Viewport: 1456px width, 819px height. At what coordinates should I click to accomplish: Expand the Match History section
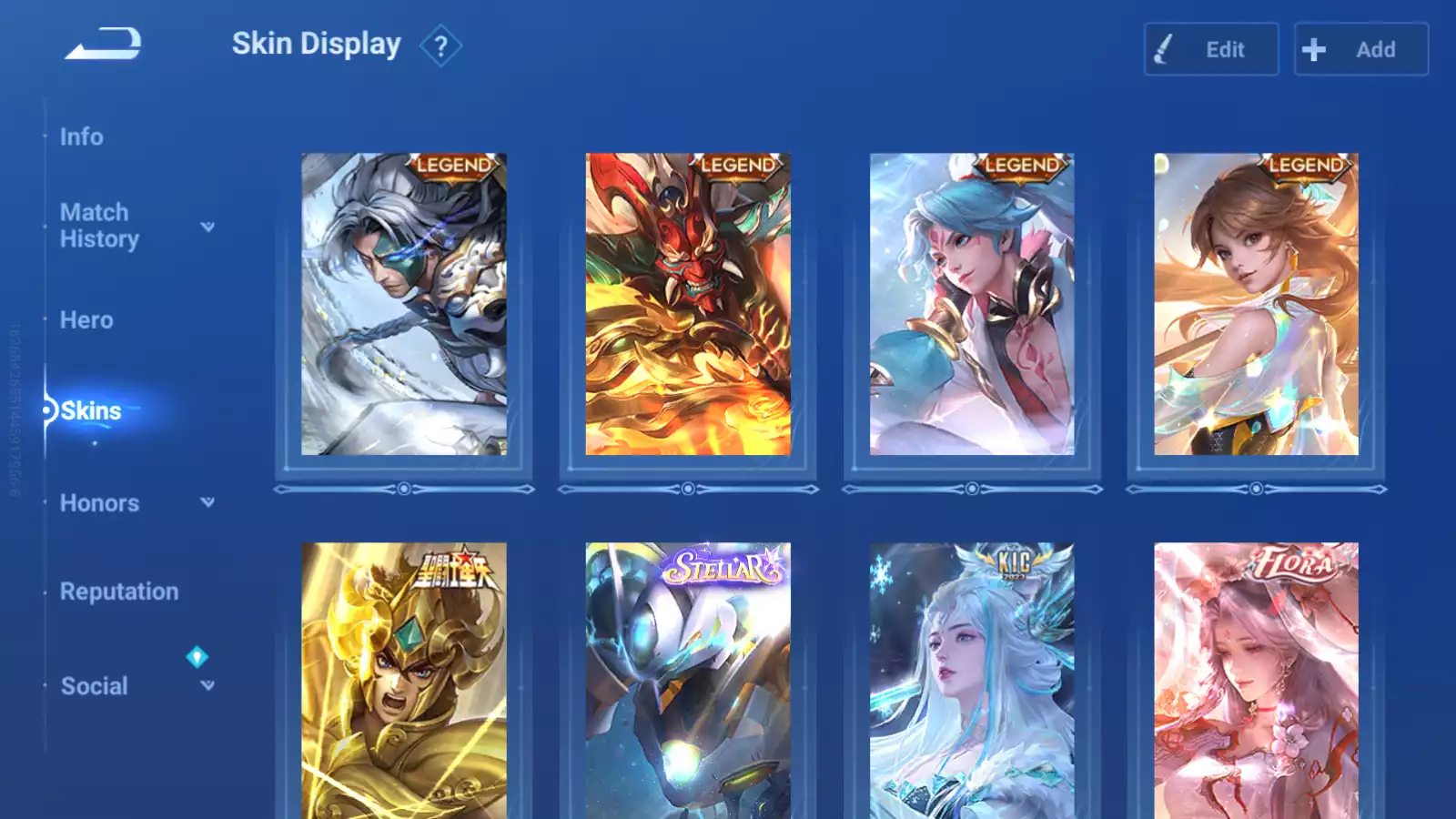(x=207, y=227)
